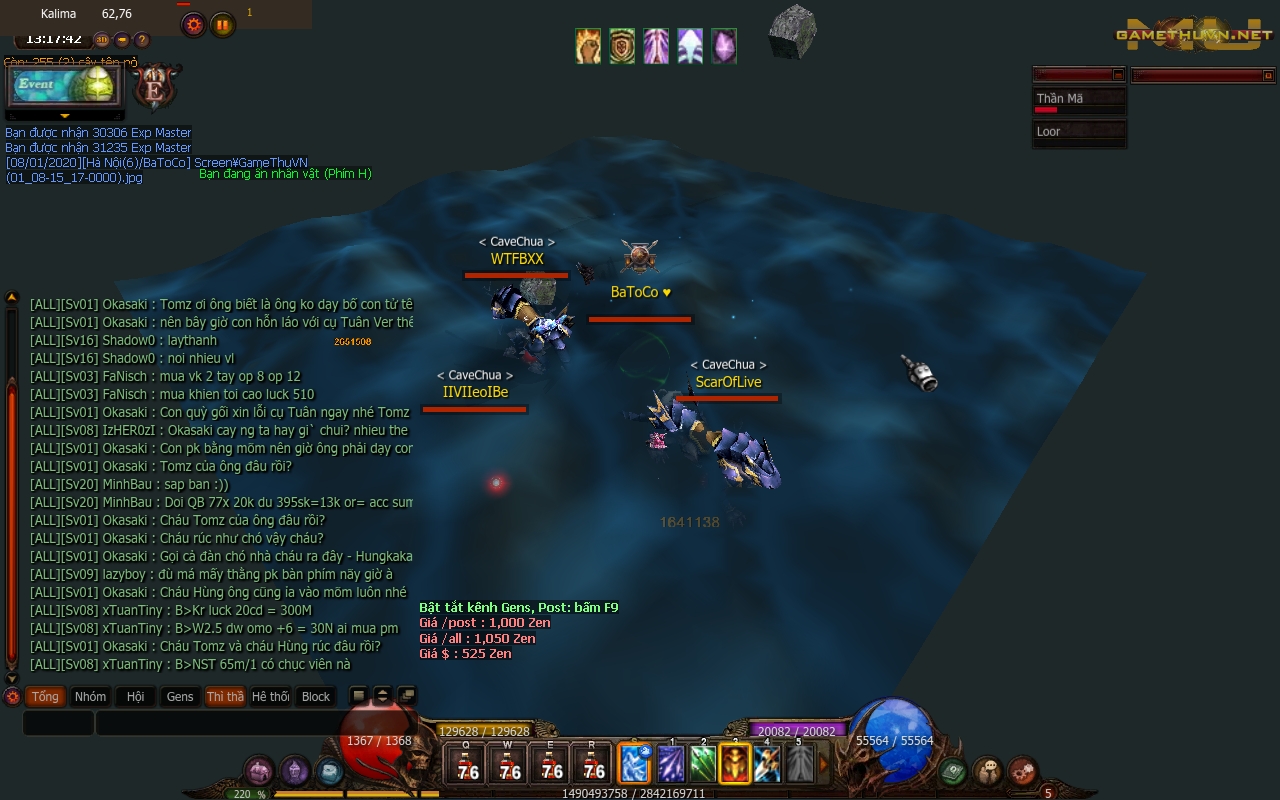Switch to the Hội chat tab
The image size is (1280, 800).
(x=135, y=696)
